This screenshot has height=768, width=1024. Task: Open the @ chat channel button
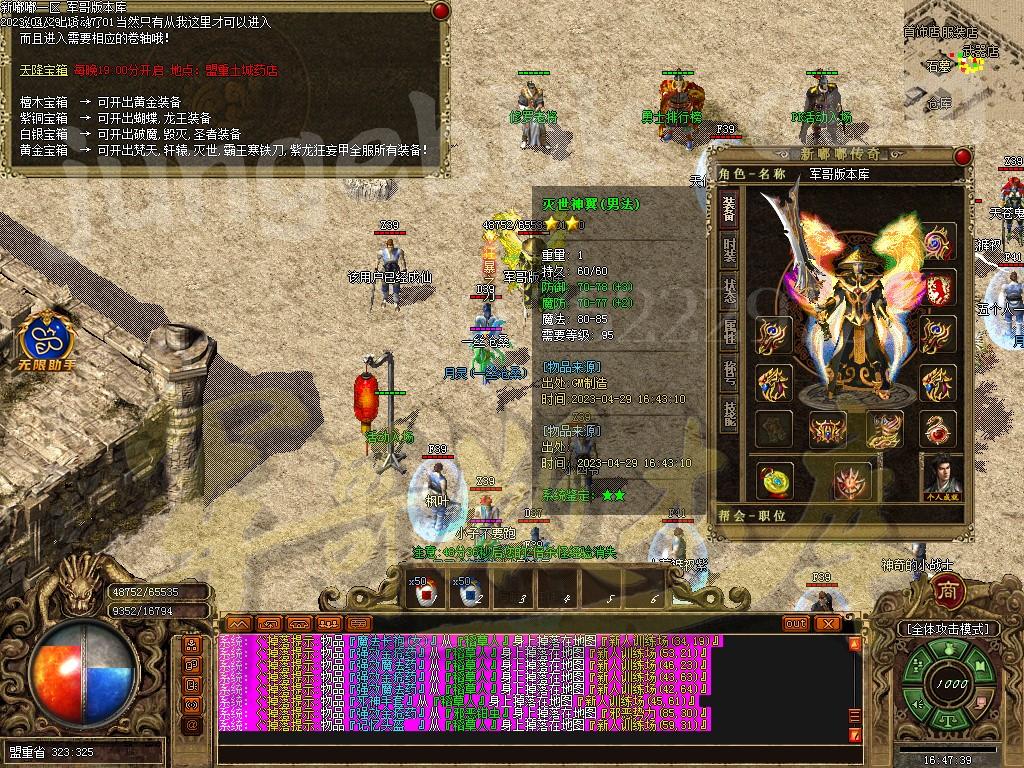[192, 724]
